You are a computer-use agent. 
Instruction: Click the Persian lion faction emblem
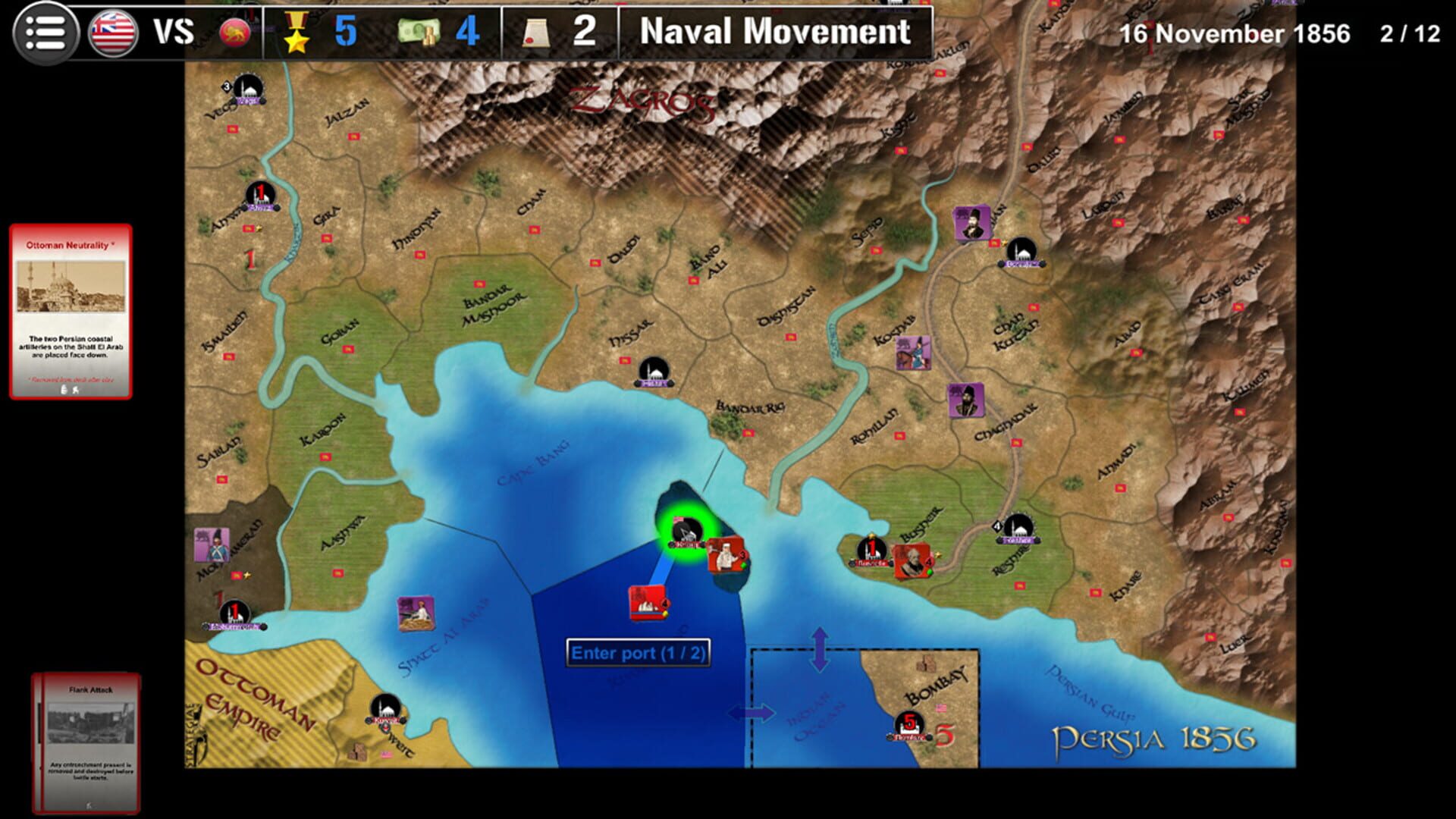point(235,32)
